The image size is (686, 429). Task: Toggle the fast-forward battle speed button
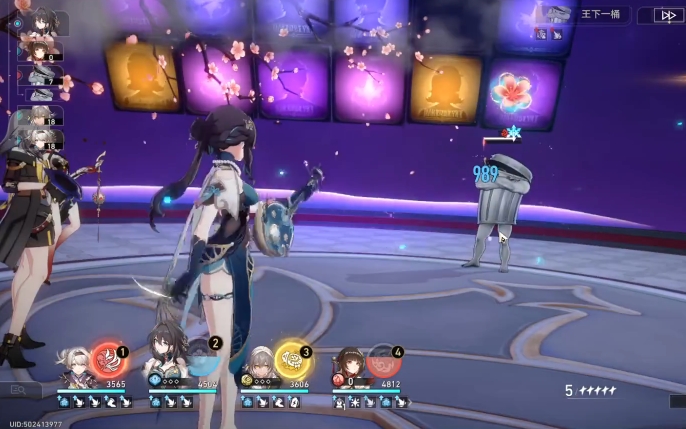coord(668,15)
